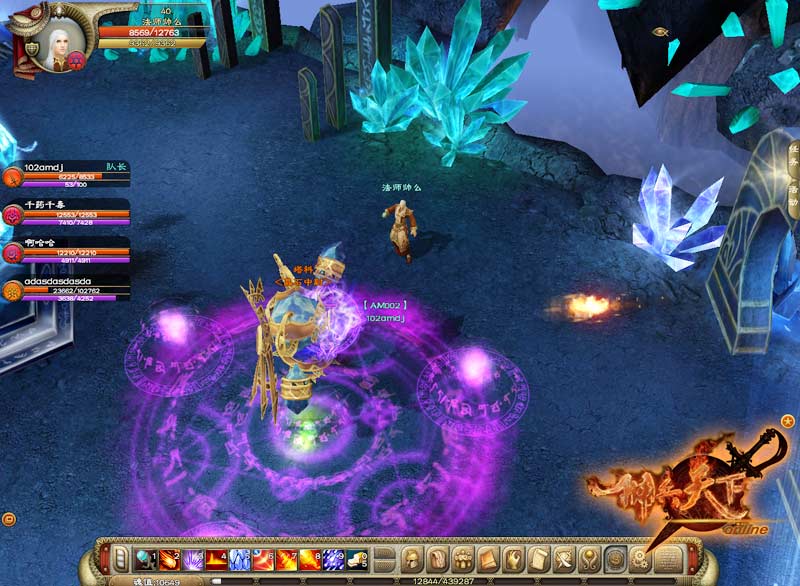Cast the ice crystal skill in slot 5

(x=240, y=558)
